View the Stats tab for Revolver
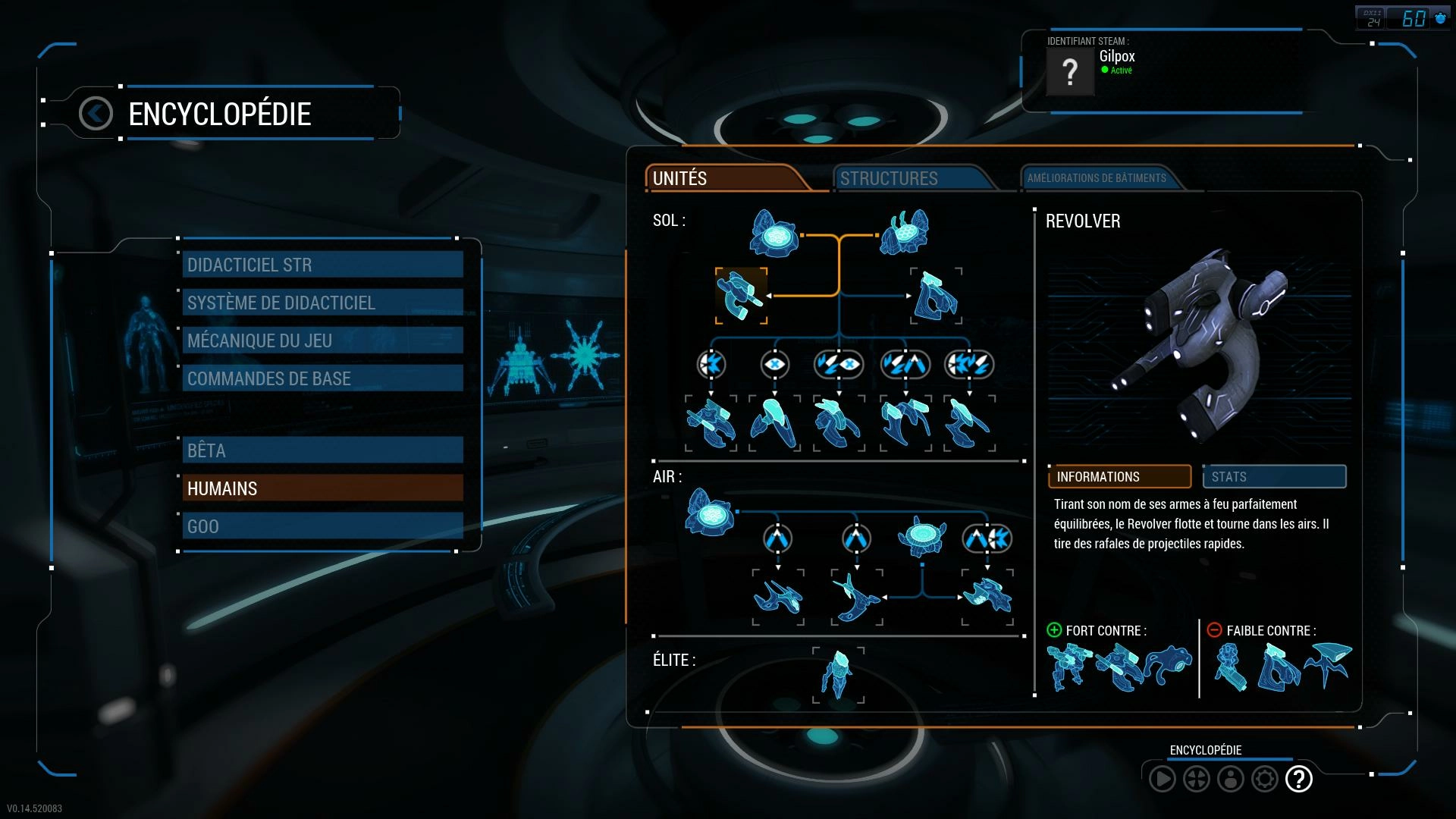This screenshot has height=819, width=1456. click(1274, 476)
